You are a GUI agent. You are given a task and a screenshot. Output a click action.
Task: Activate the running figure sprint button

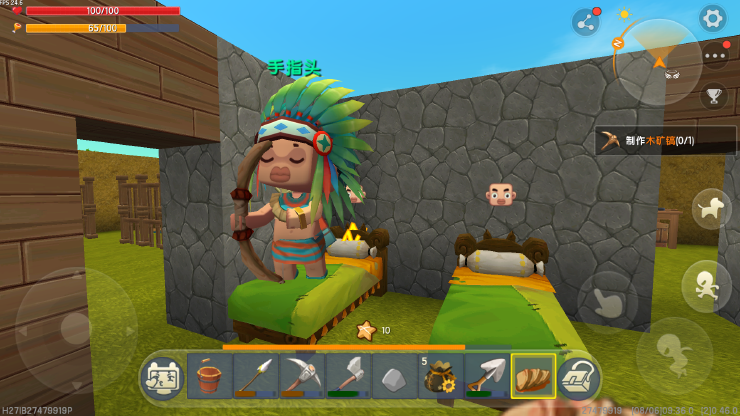coord(705,286)
